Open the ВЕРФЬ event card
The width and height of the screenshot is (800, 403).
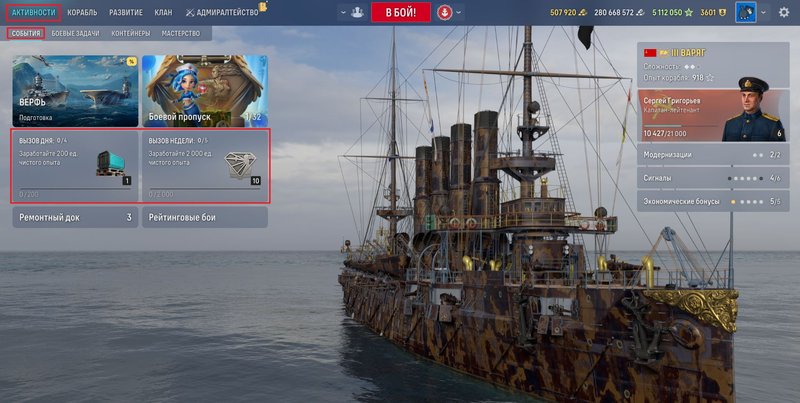point(75,90)
